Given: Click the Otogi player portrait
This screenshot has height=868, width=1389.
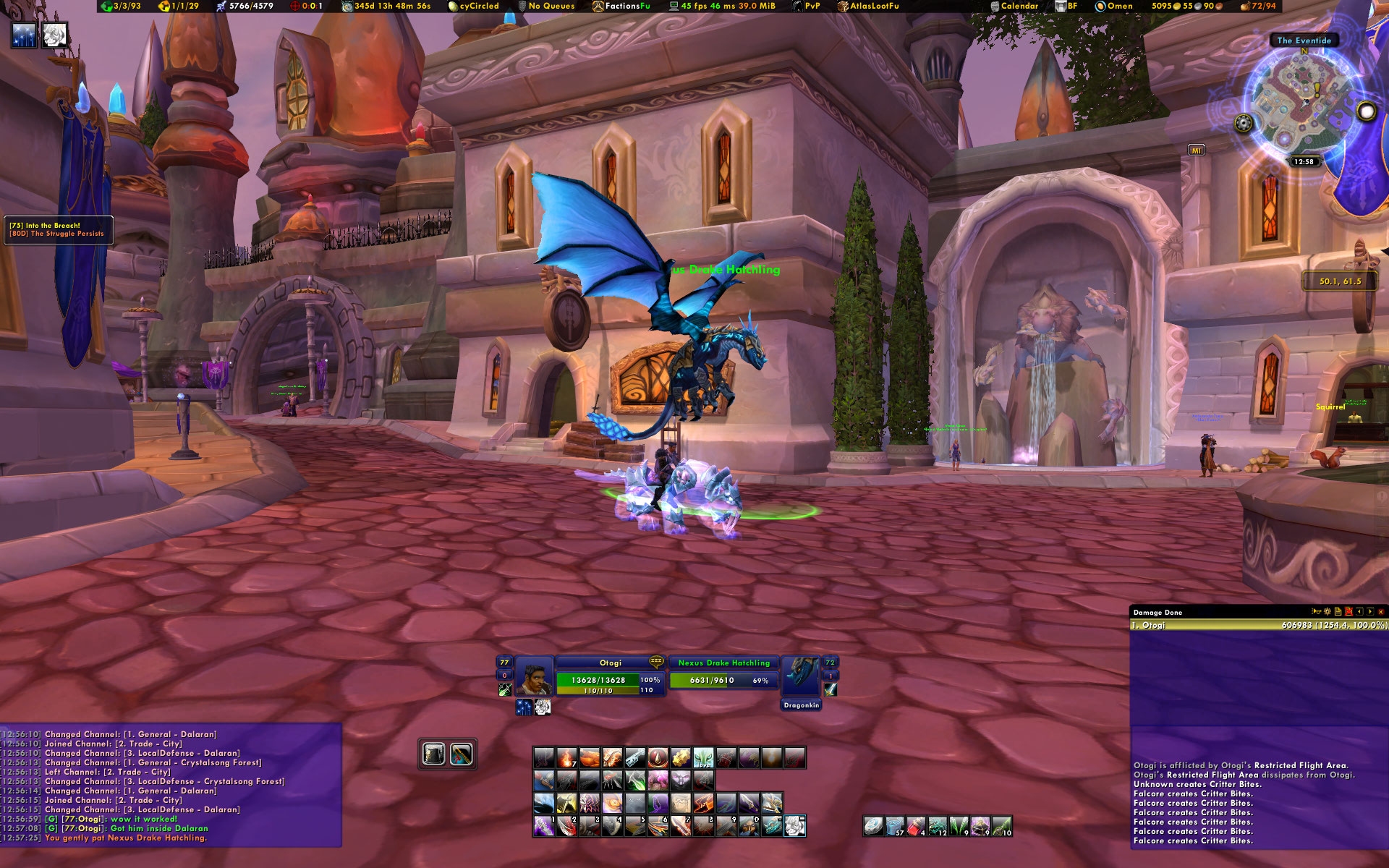Looking at the screenshot, I should tap(534, 676).
